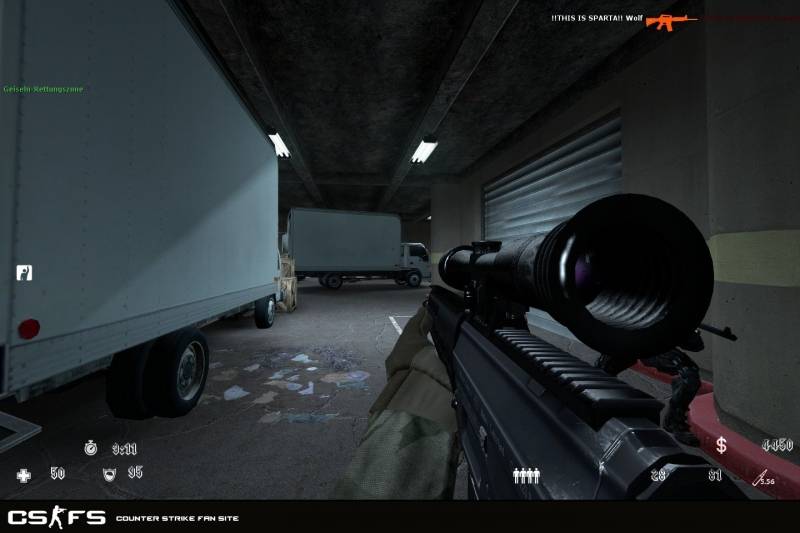Click the remaining hostages indicator icons
Screen dimensions: 800x533
pos(526,476)
